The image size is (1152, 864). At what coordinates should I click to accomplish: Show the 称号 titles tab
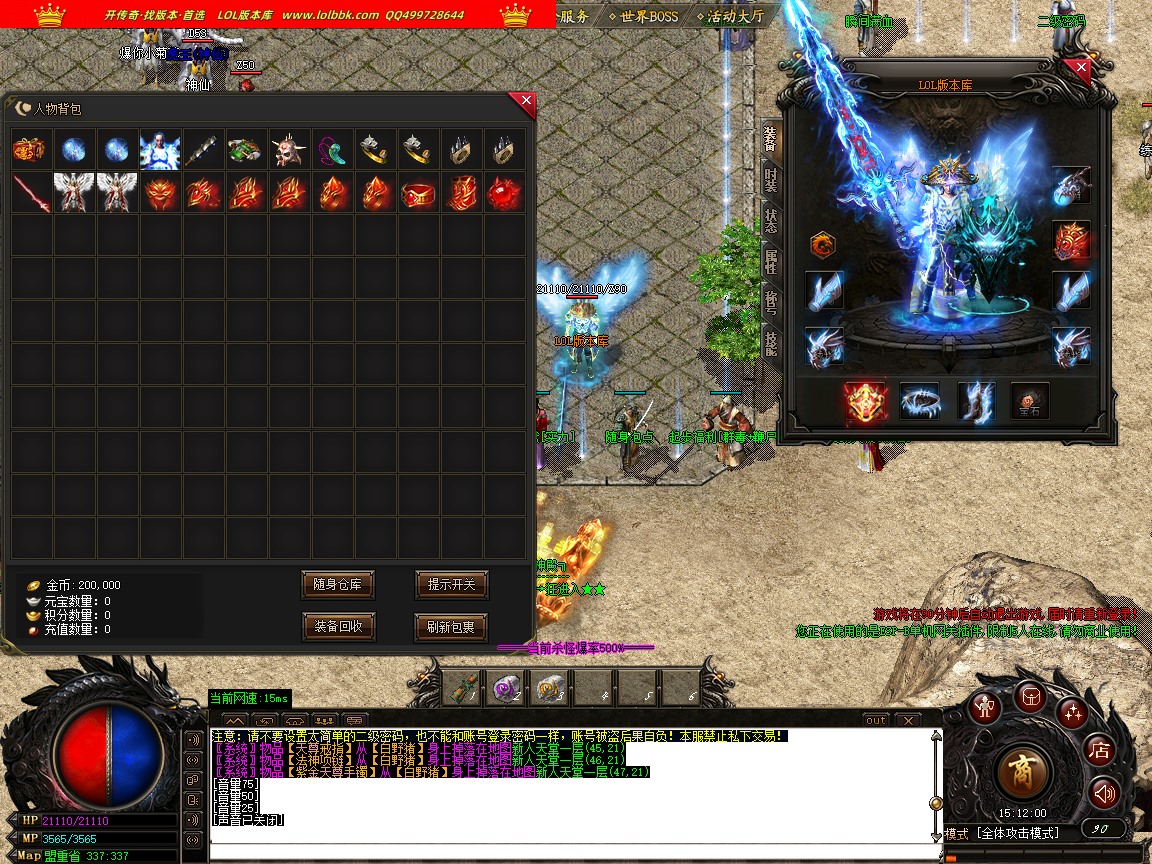(x=770, y=303)
